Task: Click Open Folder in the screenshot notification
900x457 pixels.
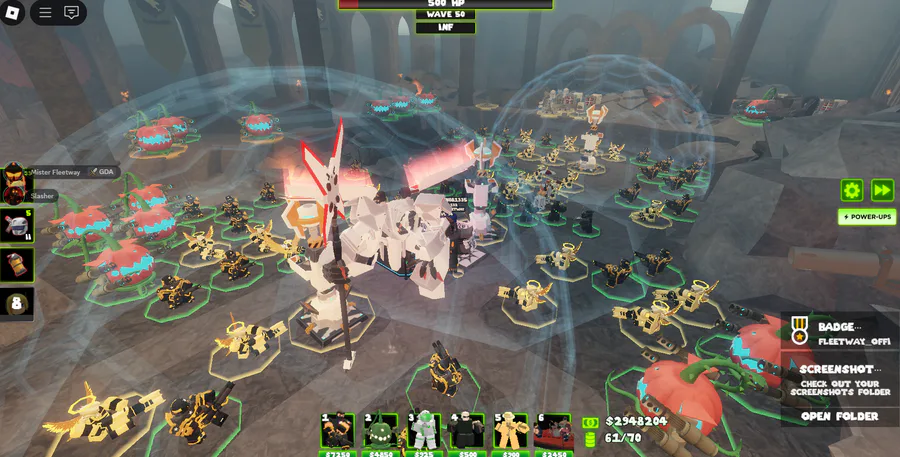Action: 839,416
